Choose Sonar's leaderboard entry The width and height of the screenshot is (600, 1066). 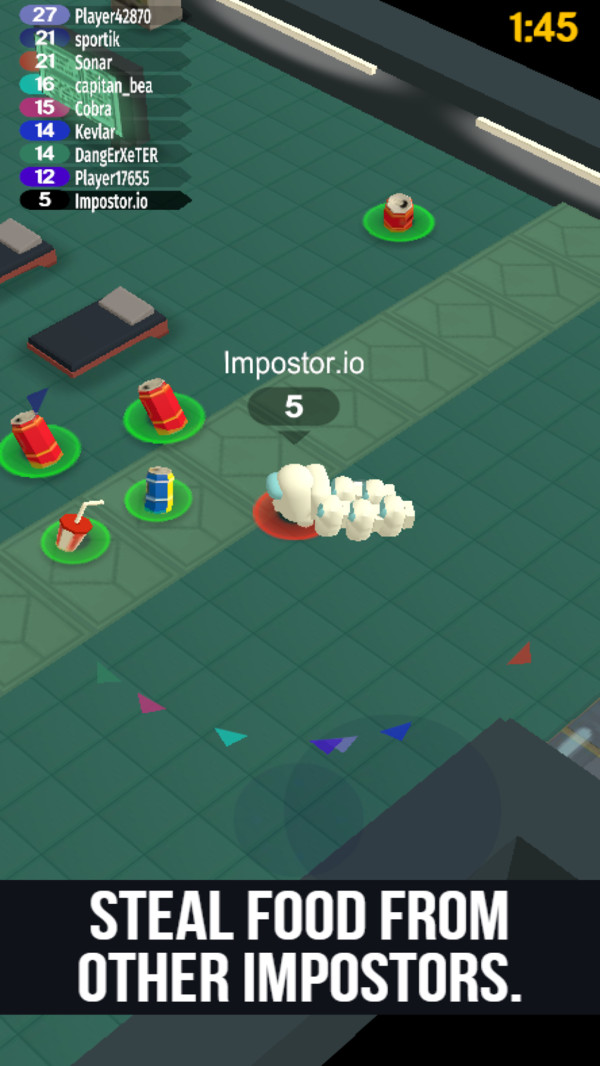click(x=104, y=62)
